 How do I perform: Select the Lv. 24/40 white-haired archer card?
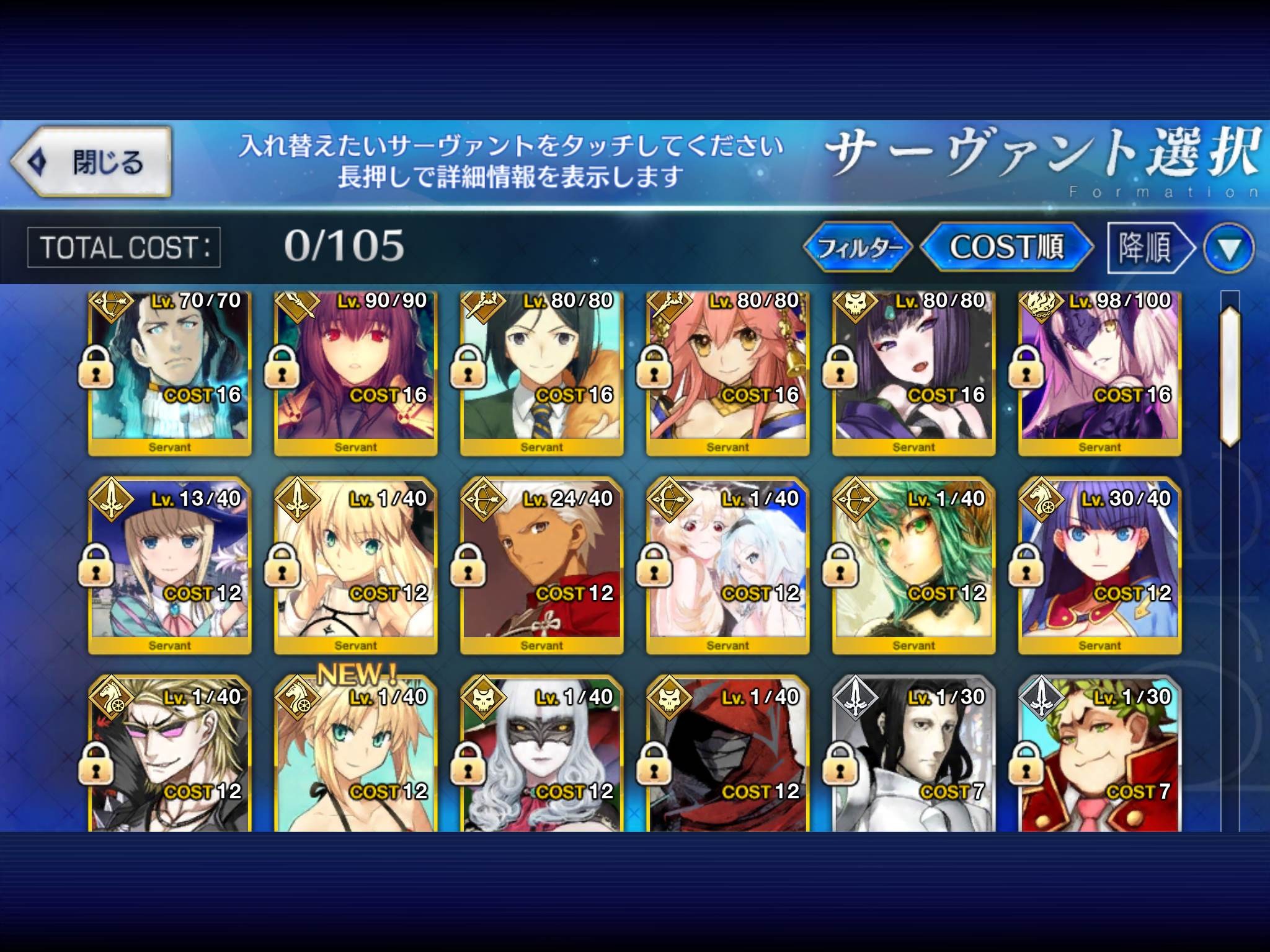tap(541, 565)
